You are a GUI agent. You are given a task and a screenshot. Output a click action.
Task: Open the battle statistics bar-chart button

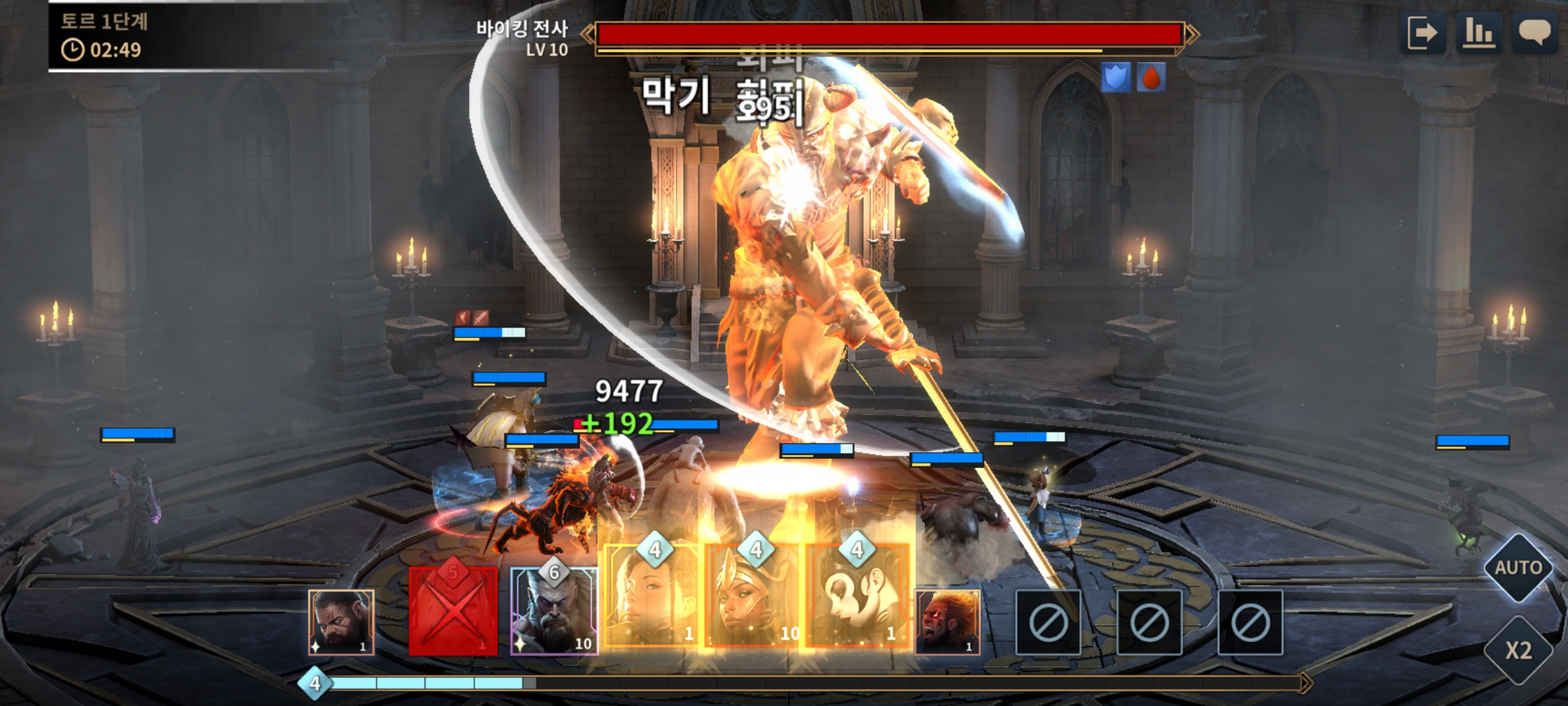click(1479, 33)
